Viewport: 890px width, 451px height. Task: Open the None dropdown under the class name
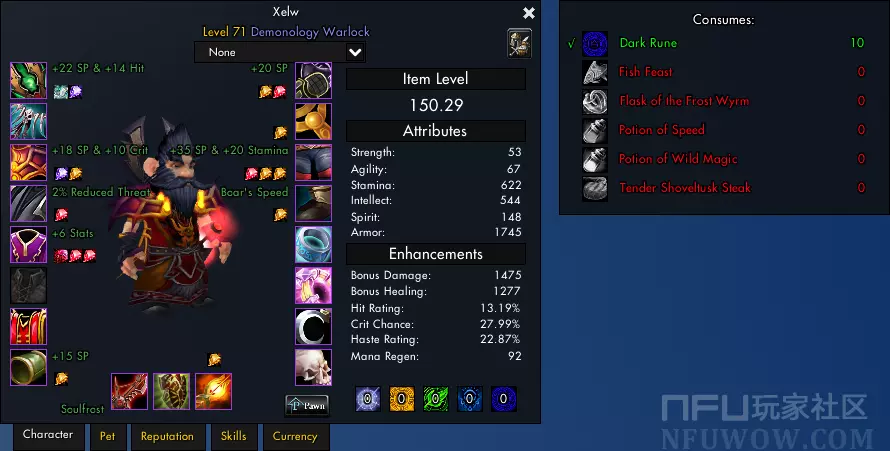click(280, 52)
